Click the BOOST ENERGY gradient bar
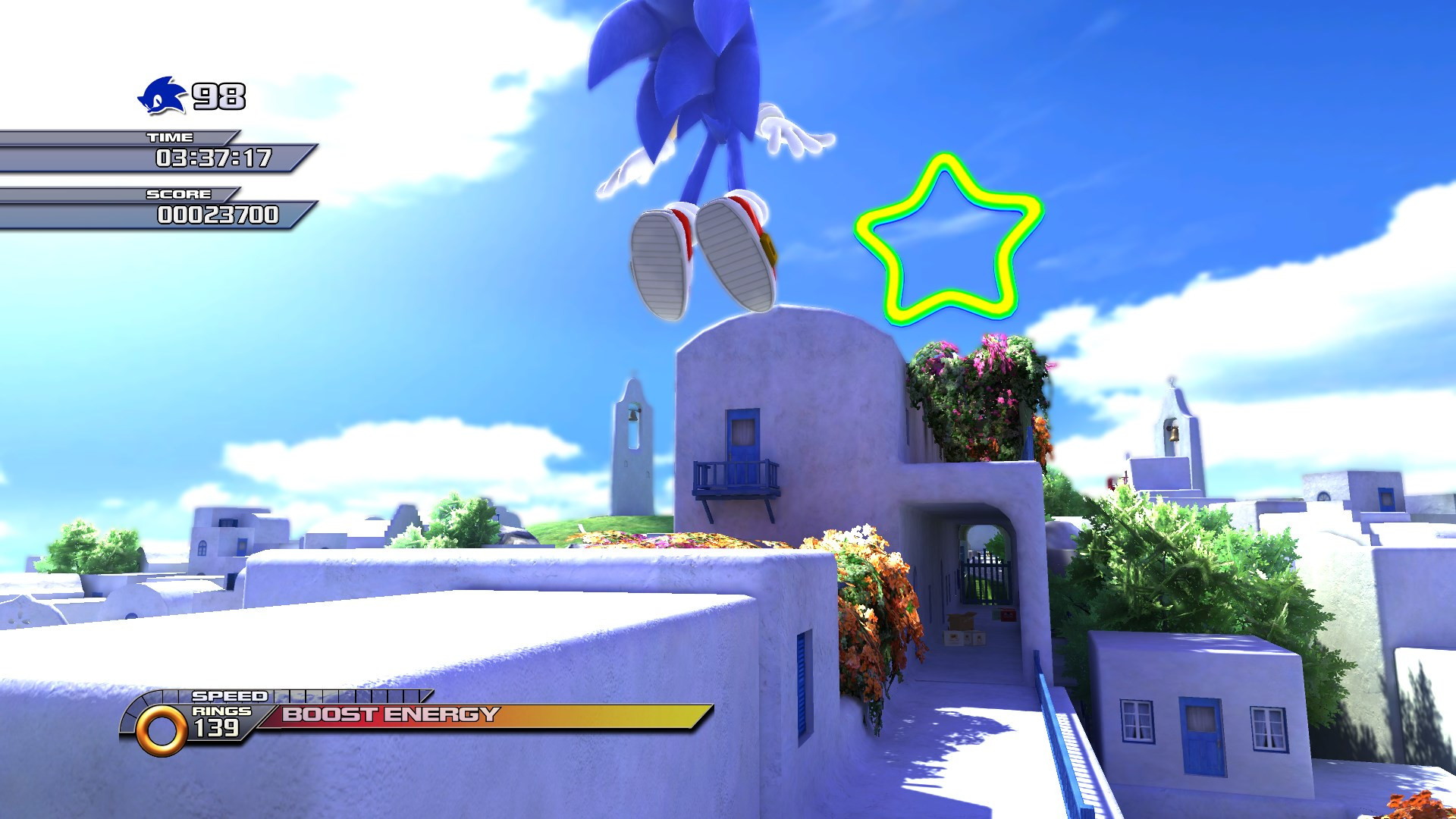Viewport: 1456px width, 819px height. coord(493,714)
